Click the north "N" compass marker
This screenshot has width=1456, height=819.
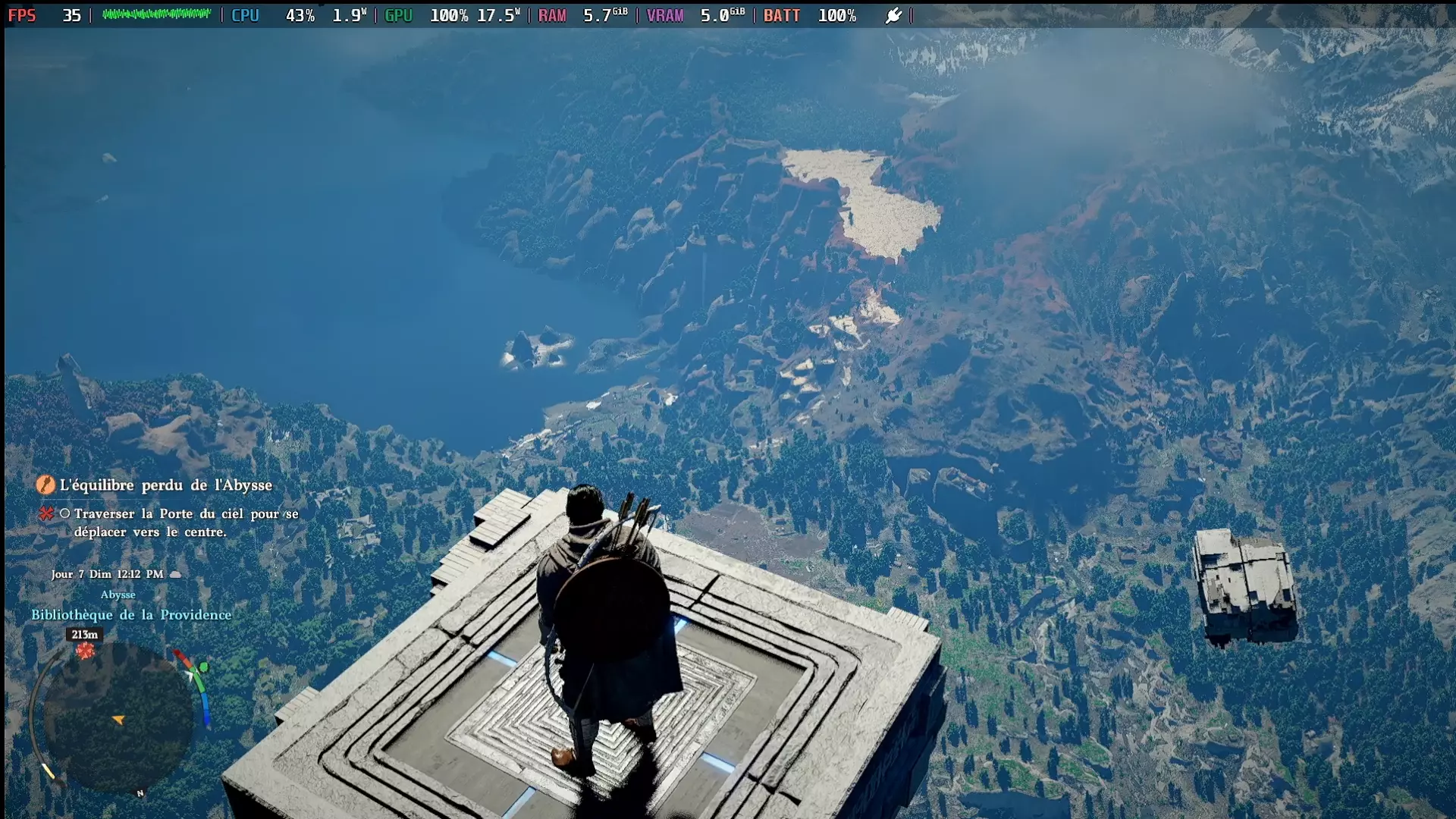(140, 793)
